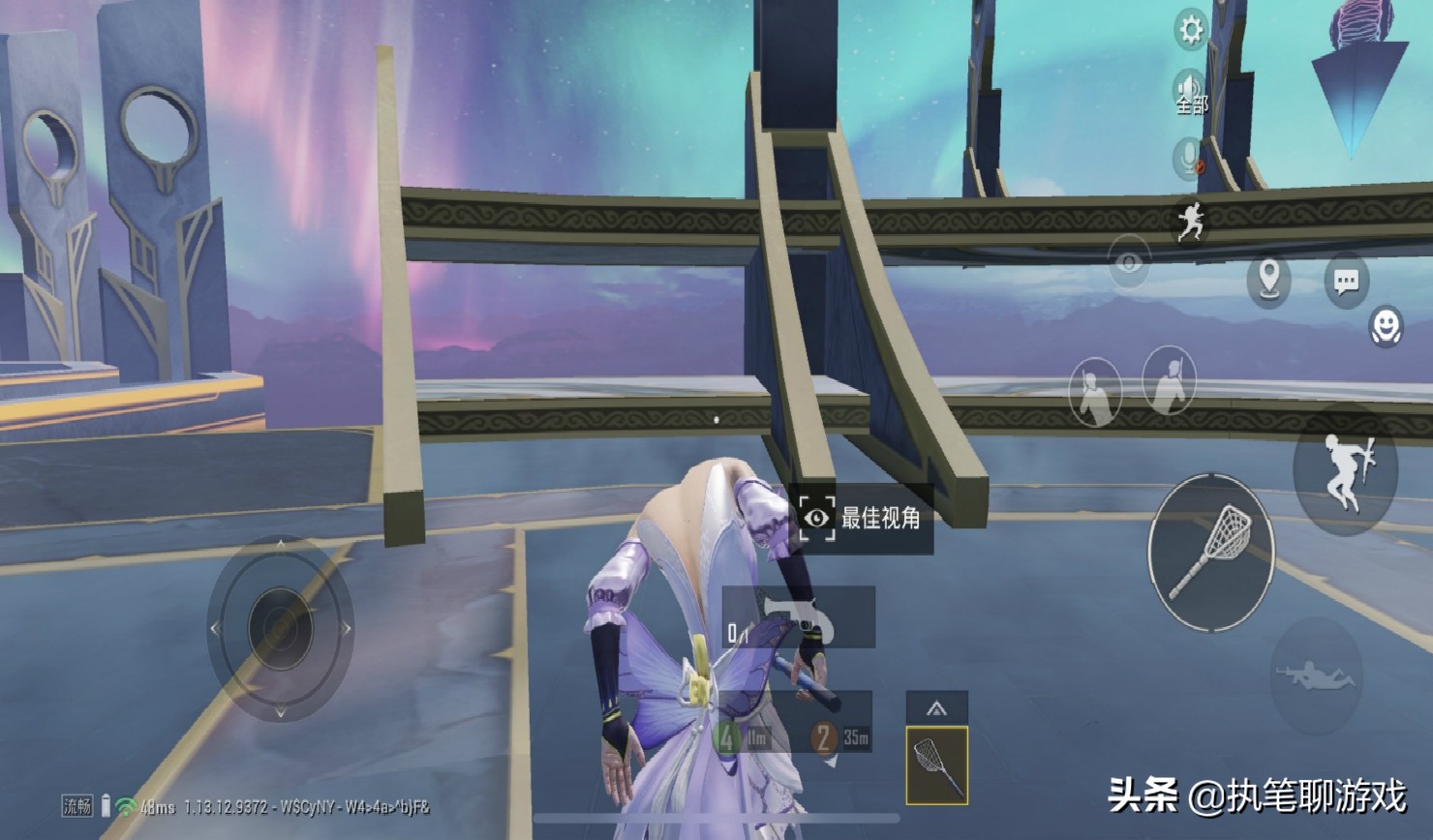Expand the arrow above the net slot
The width and height of the screenshot is (1433, 840).
936,707
